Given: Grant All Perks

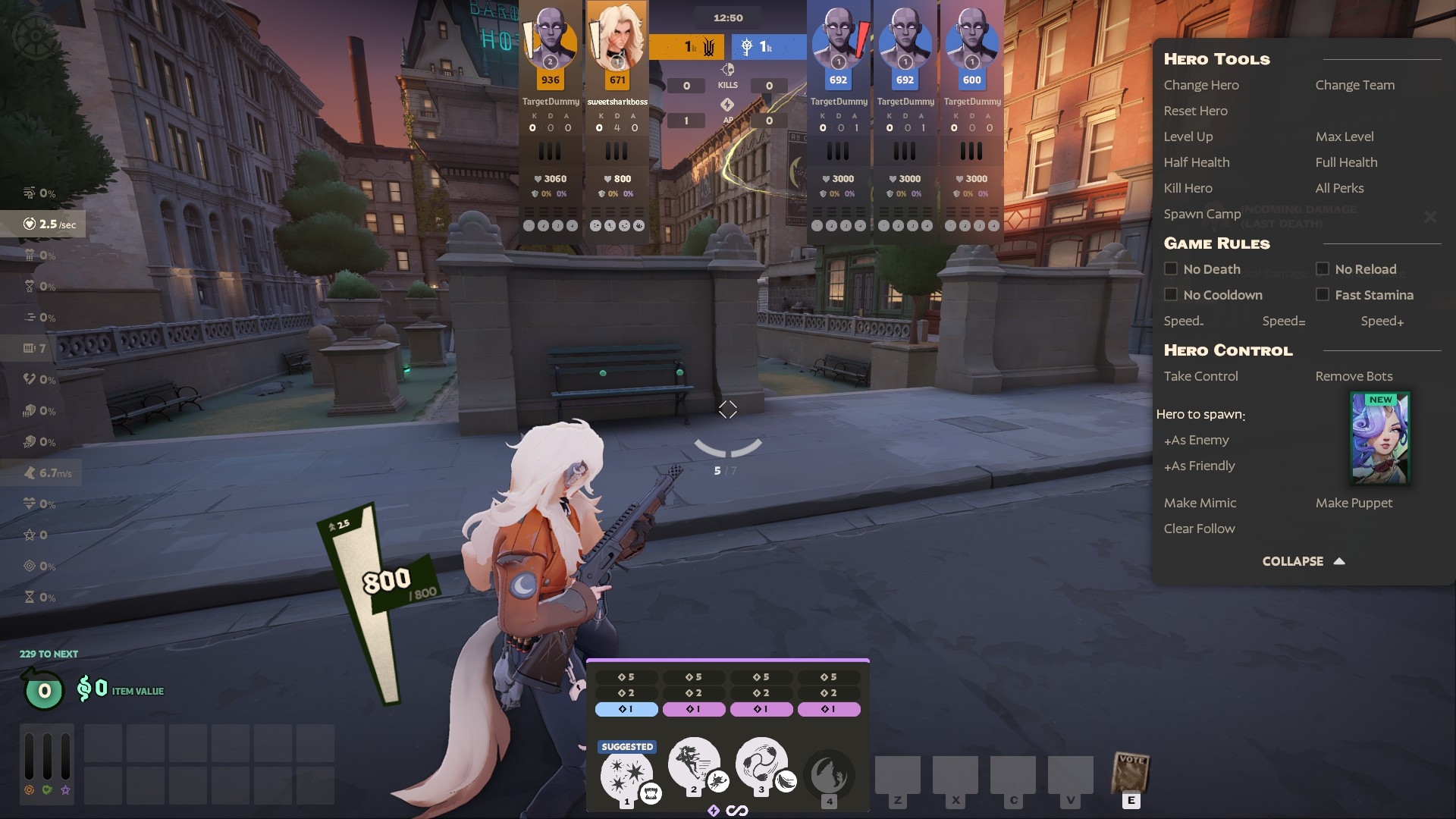Looking at the screenshot, I should click(1339, 188).
